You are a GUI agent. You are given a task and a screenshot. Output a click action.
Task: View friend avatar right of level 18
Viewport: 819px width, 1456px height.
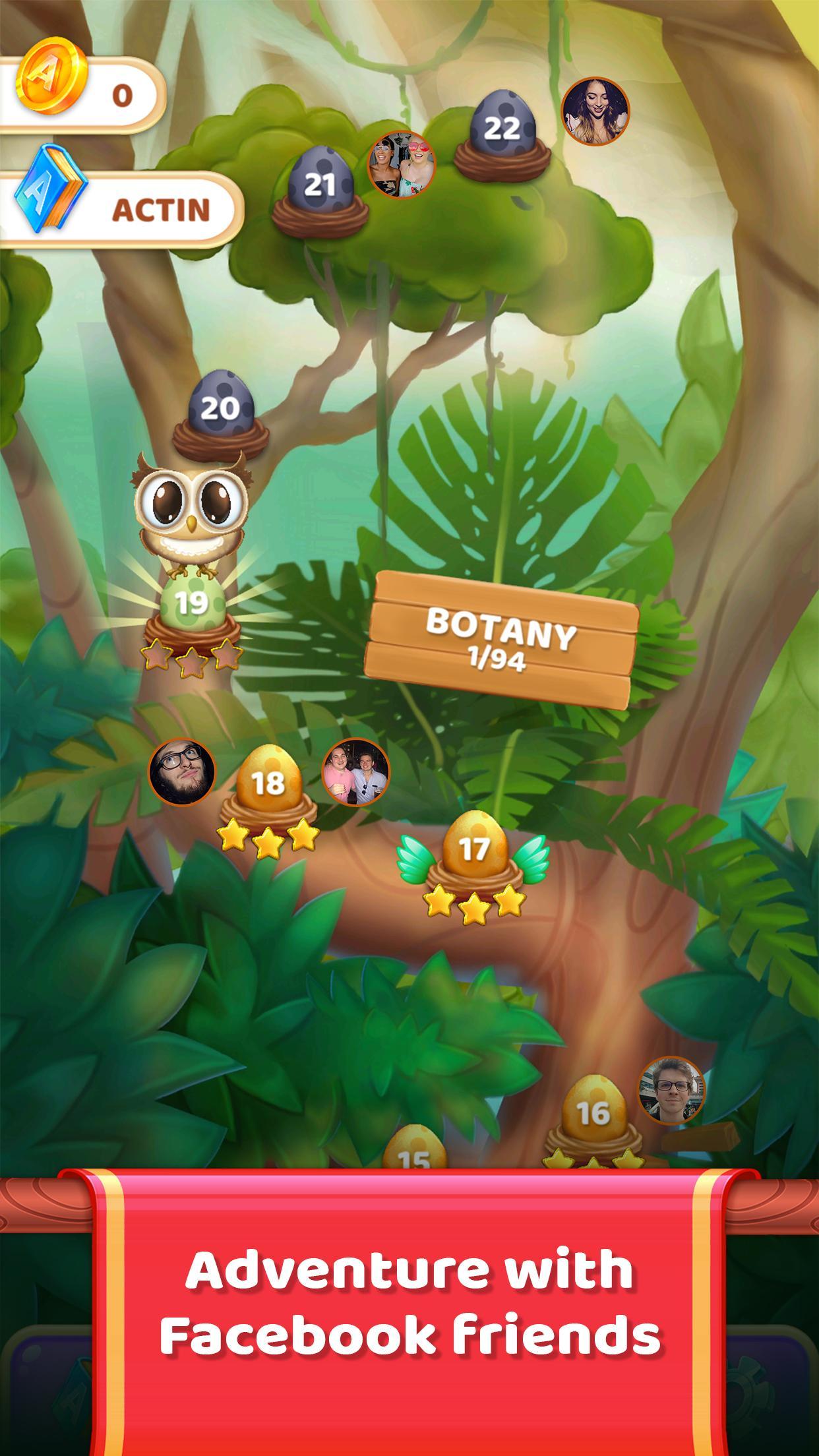355,772
